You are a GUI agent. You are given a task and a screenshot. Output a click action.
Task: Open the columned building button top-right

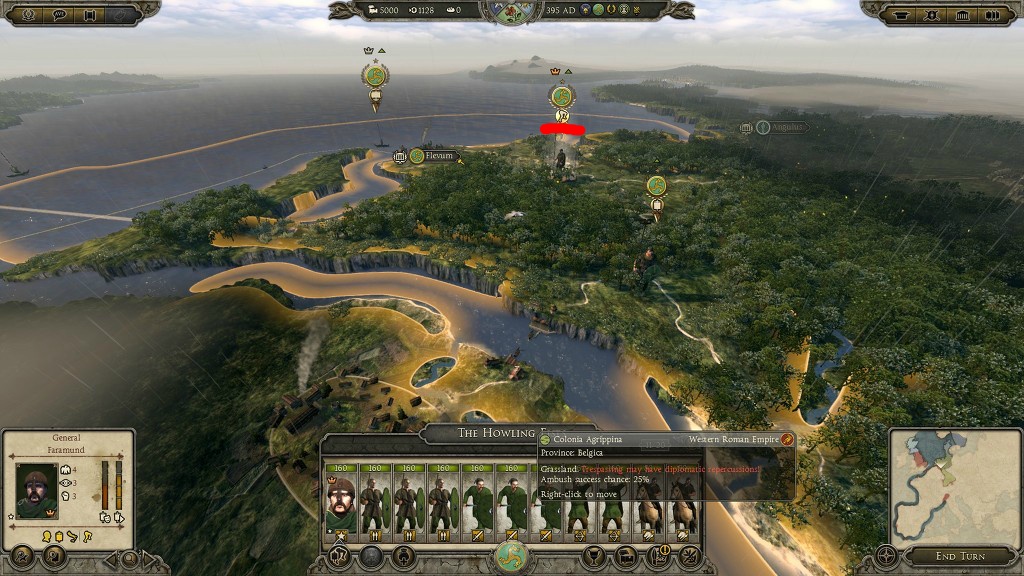963,14
